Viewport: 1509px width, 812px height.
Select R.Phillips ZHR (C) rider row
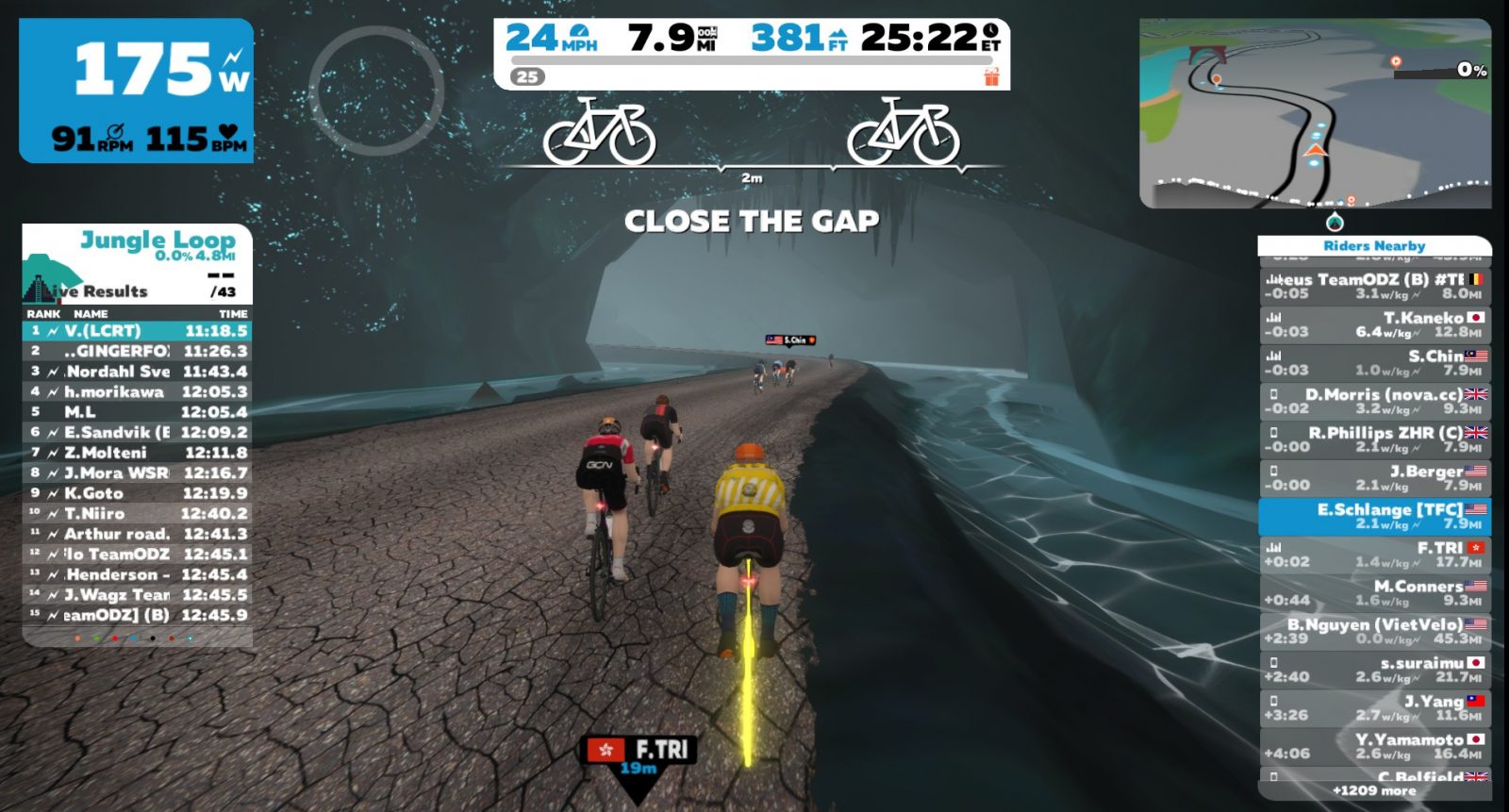point(1374,439)
